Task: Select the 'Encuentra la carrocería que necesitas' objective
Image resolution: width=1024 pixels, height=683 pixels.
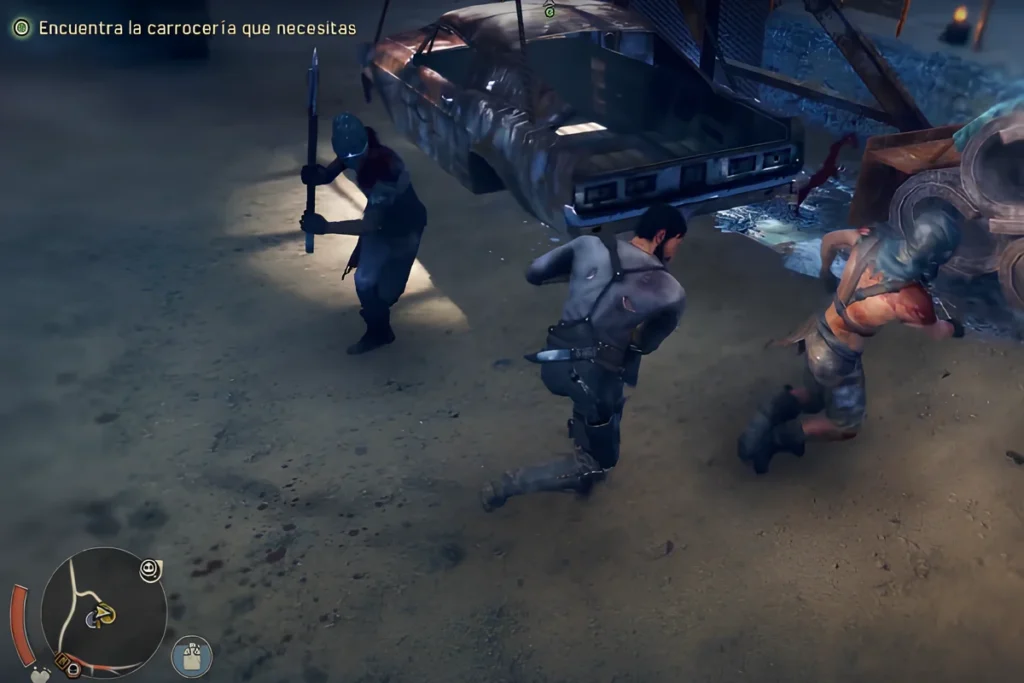Action: tap(197, 28)
